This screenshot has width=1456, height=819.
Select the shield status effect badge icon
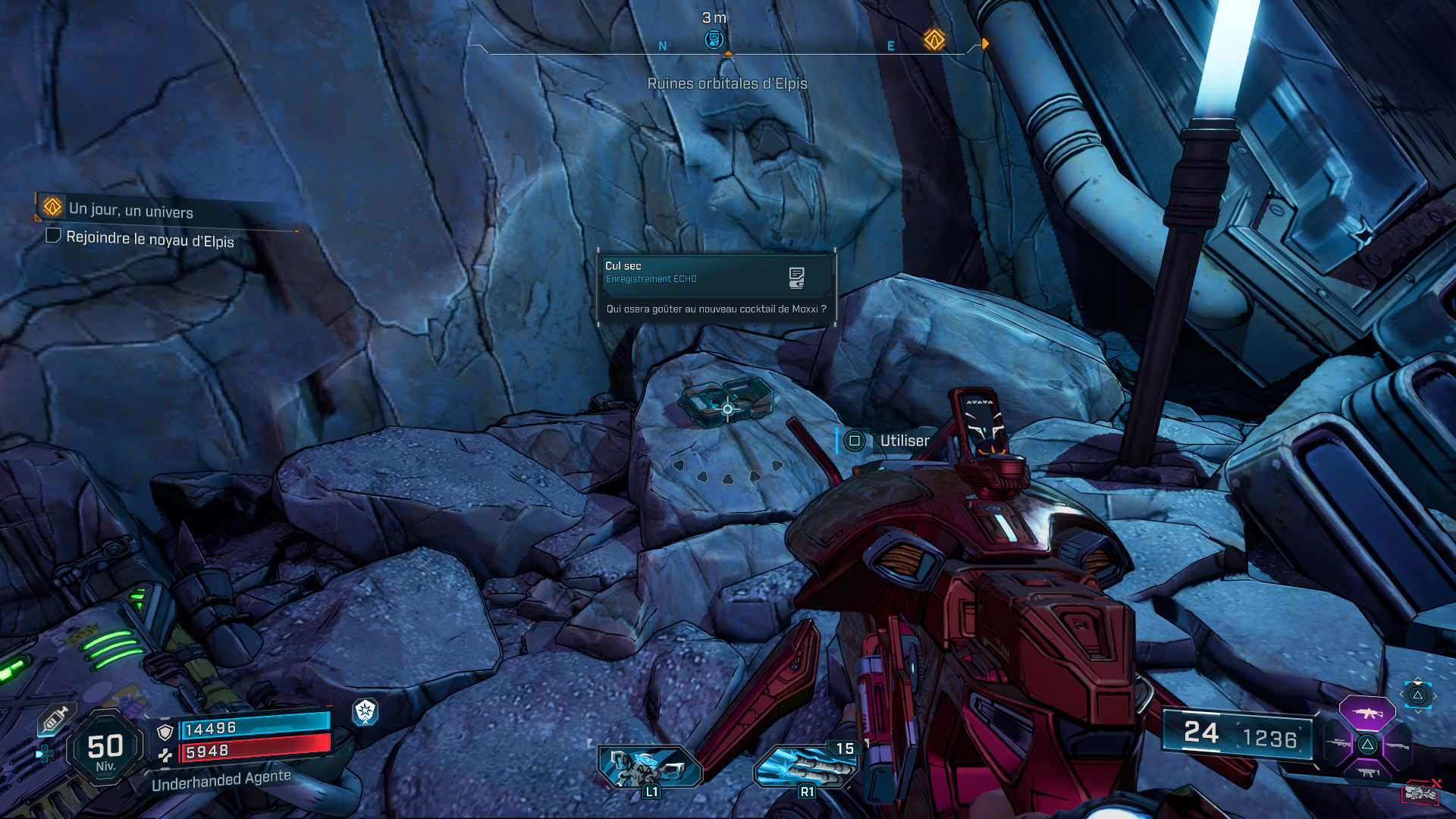(x=366, y=711)
